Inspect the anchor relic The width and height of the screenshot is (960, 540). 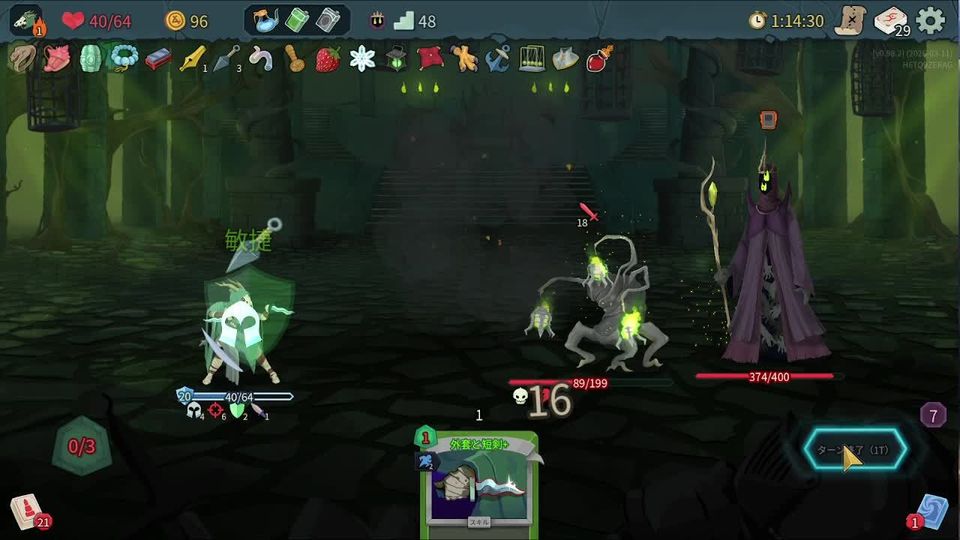(x=497, y=59)
